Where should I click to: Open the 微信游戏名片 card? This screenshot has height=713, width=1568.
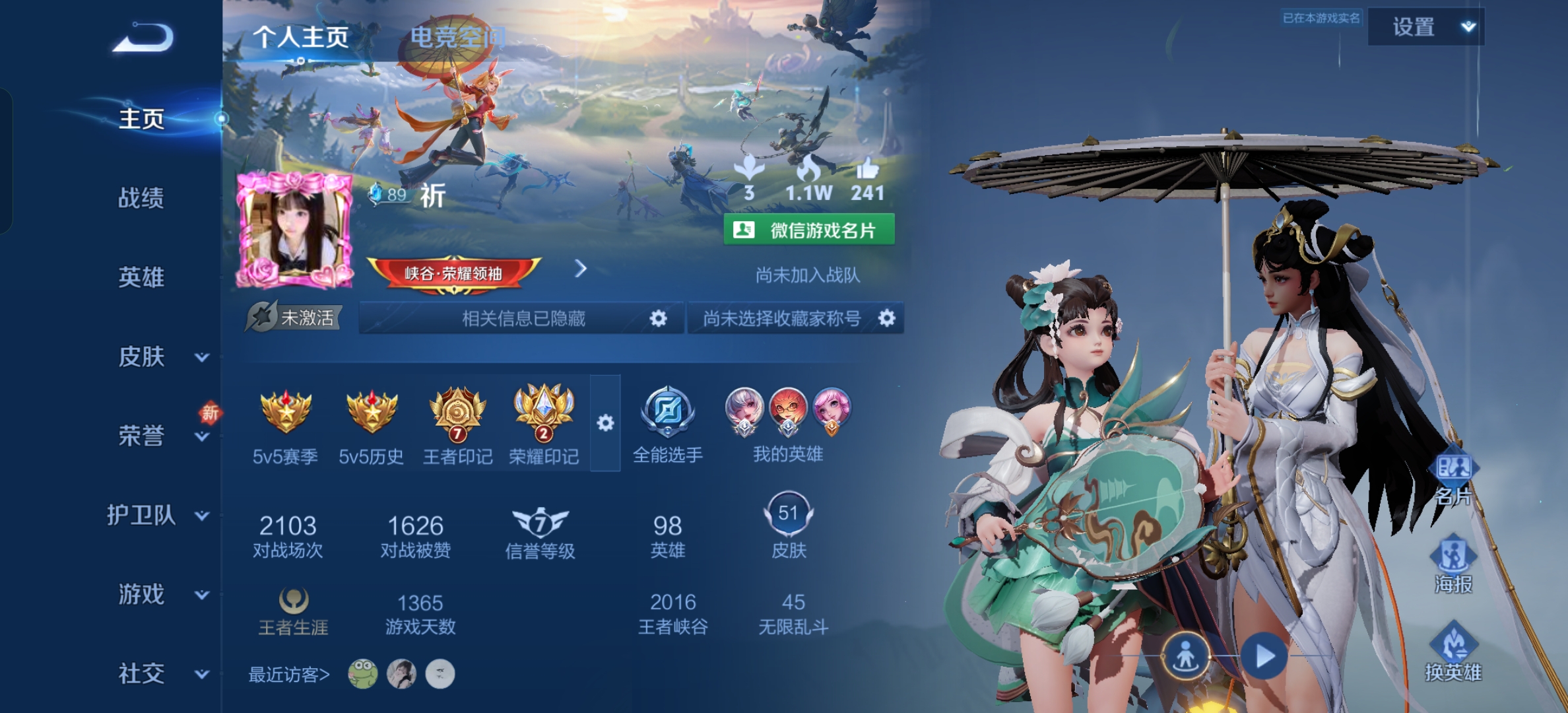point(809,230)
